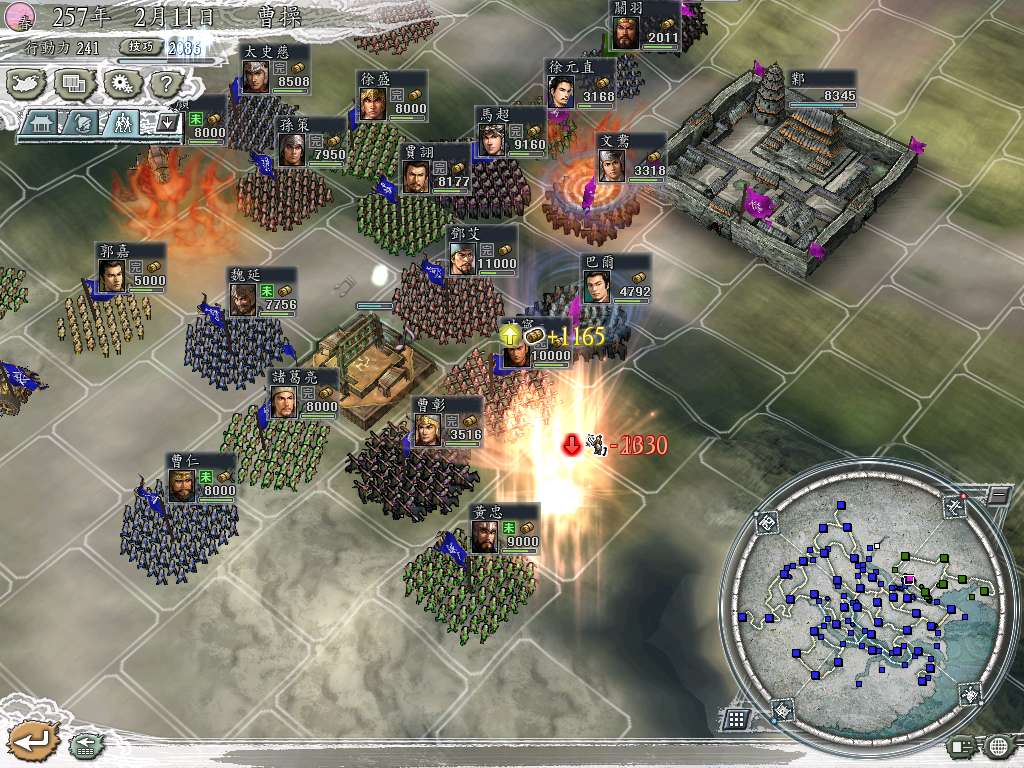
Task: Select 黄忠's unit nameplate
Action: 505,528
